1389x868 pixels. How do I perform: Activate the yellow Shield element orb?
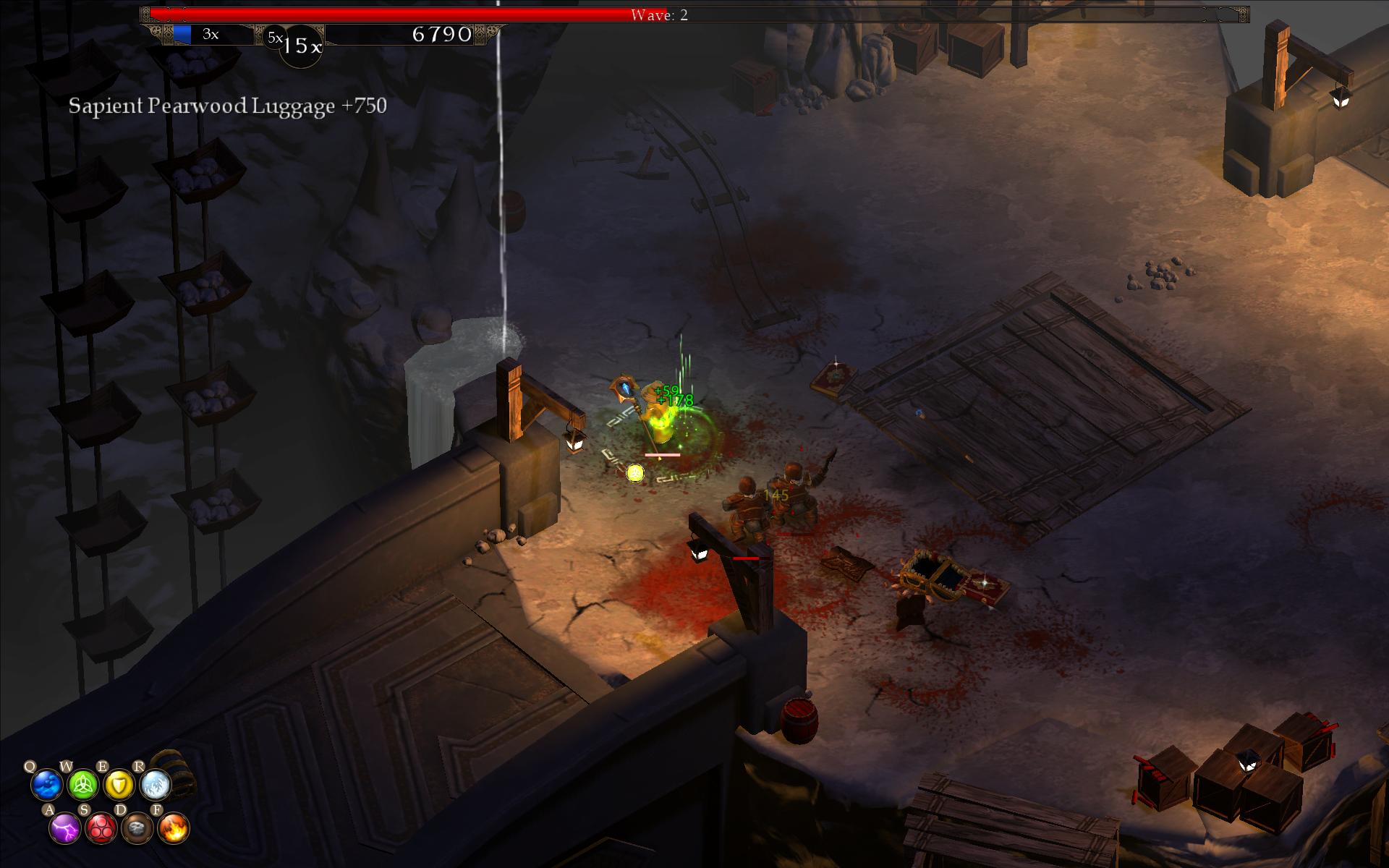[119, 784]
